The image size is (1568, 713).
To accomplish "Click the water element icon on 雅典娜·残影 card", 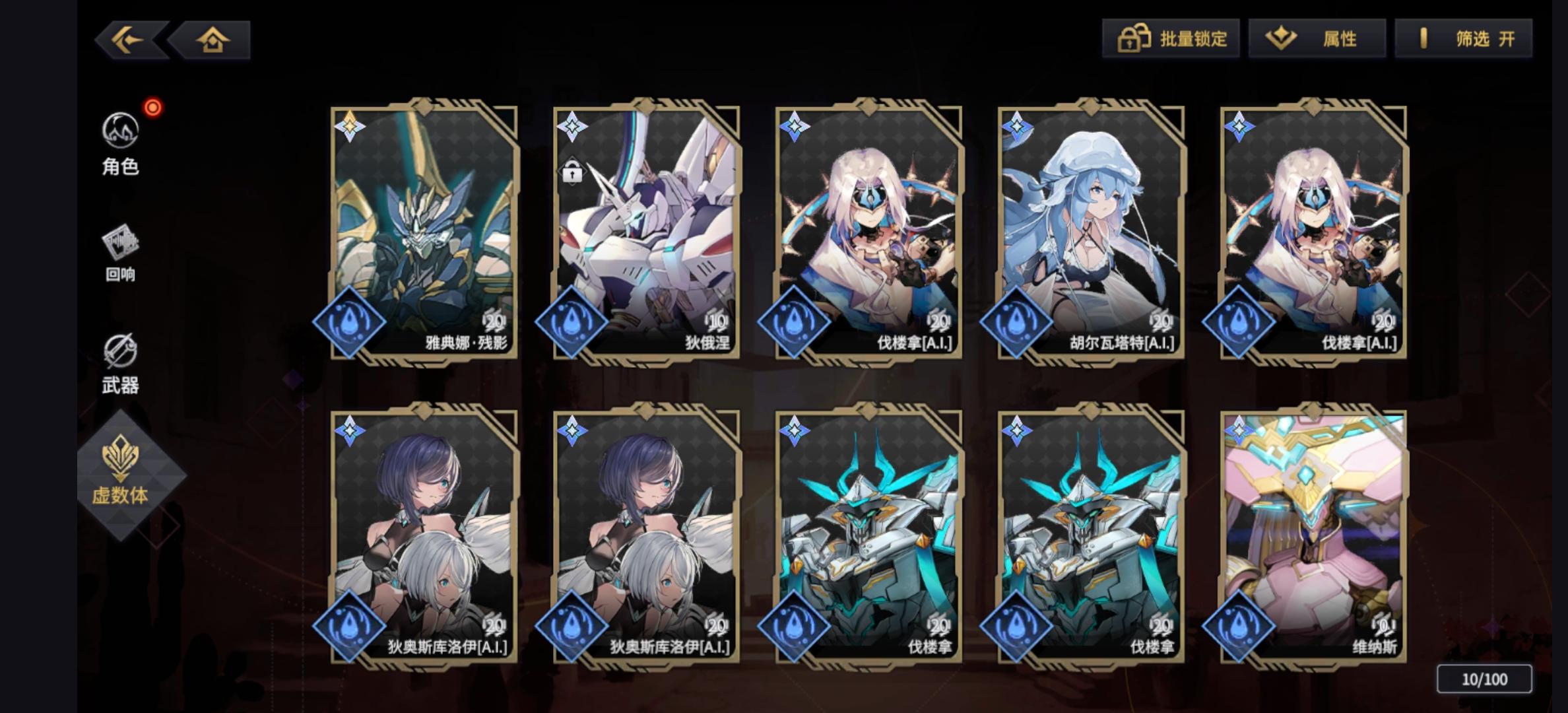I will click(x=355, y=323).
